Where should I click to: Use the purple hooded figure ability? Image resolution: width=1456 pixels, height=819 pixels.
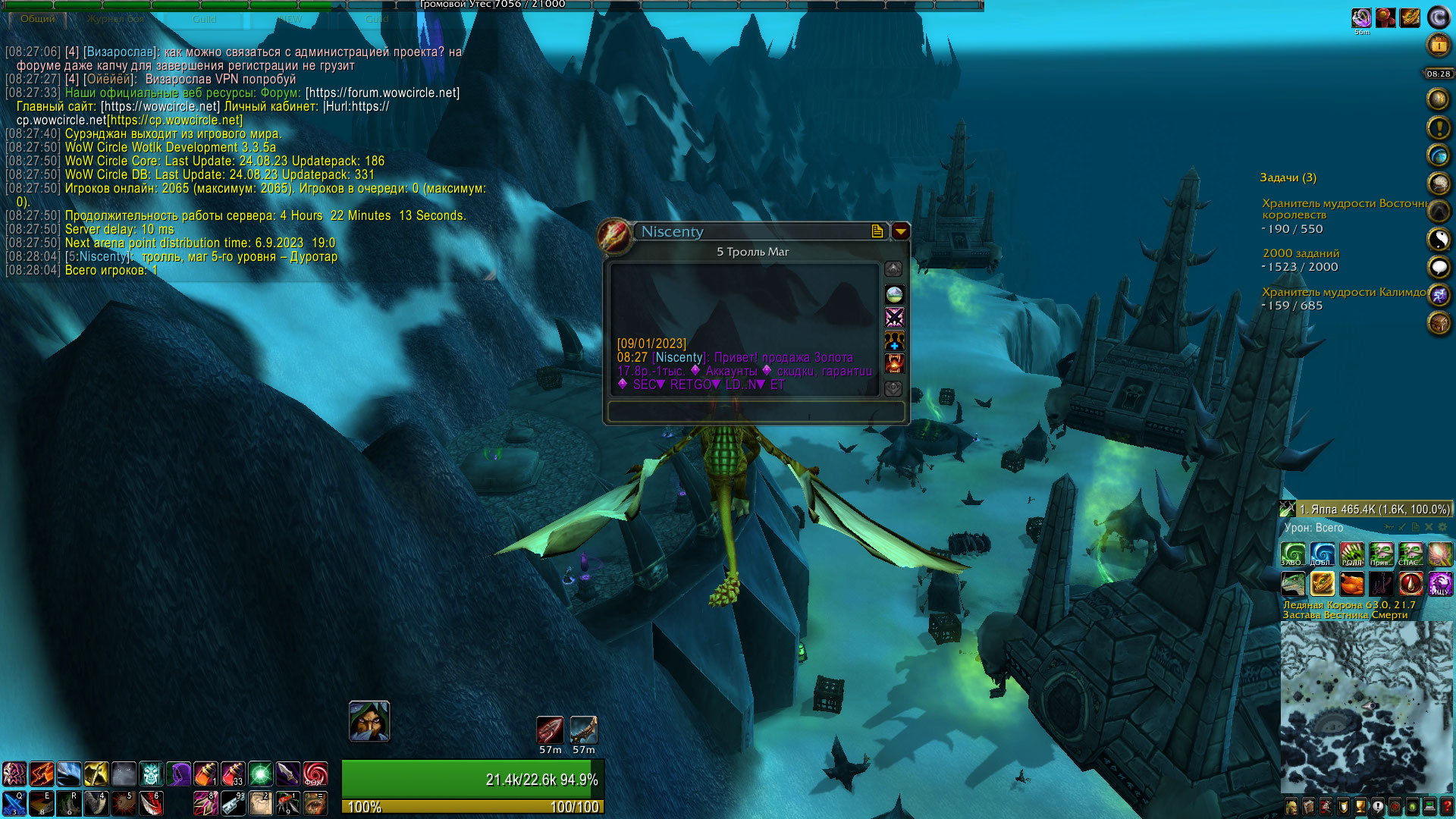(179, 773)
